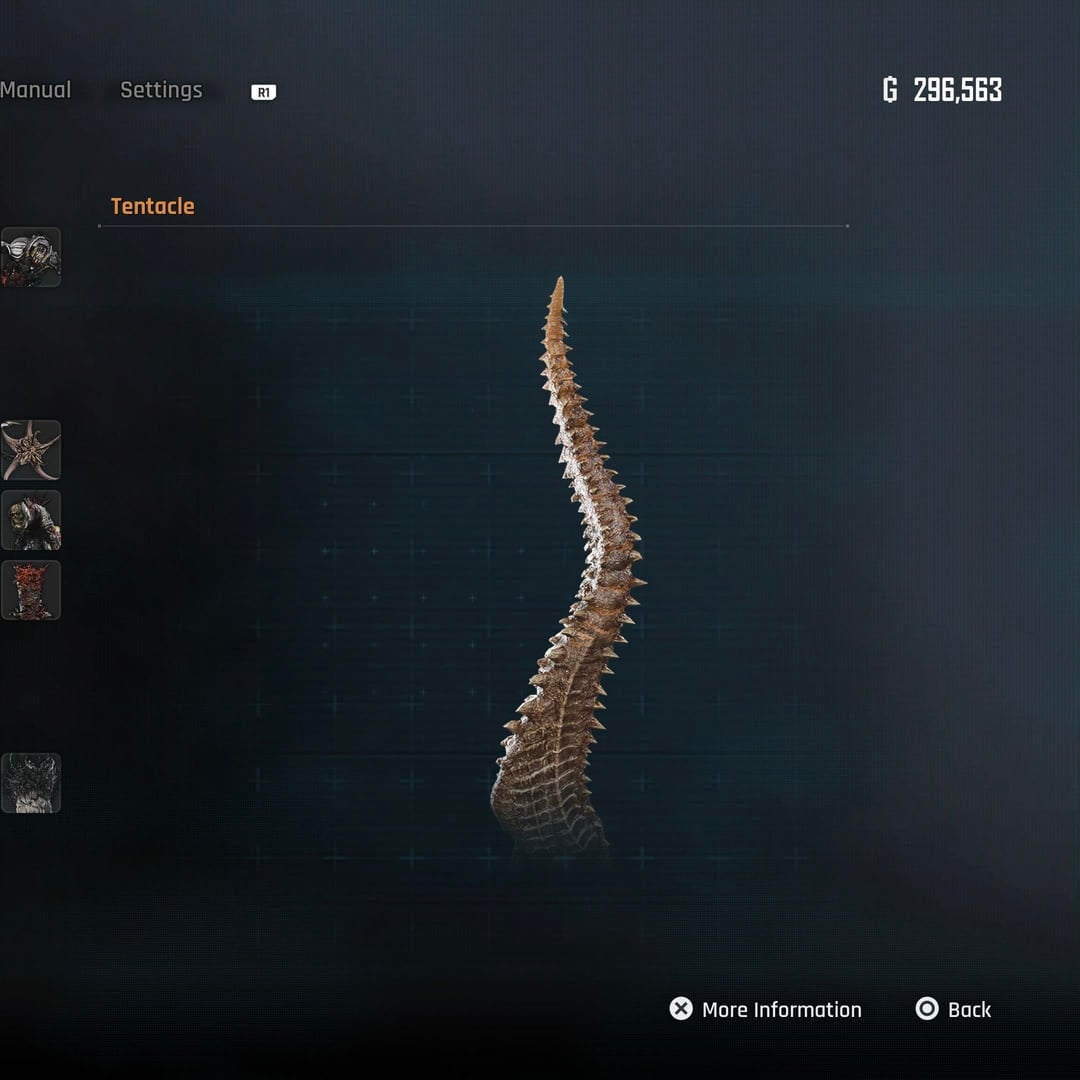Image resolution: width=1080 pixels, height=1080 pixels.
Task: Choose the star-shaped tentacle creature thumbnail
Action: coord(31,450)
